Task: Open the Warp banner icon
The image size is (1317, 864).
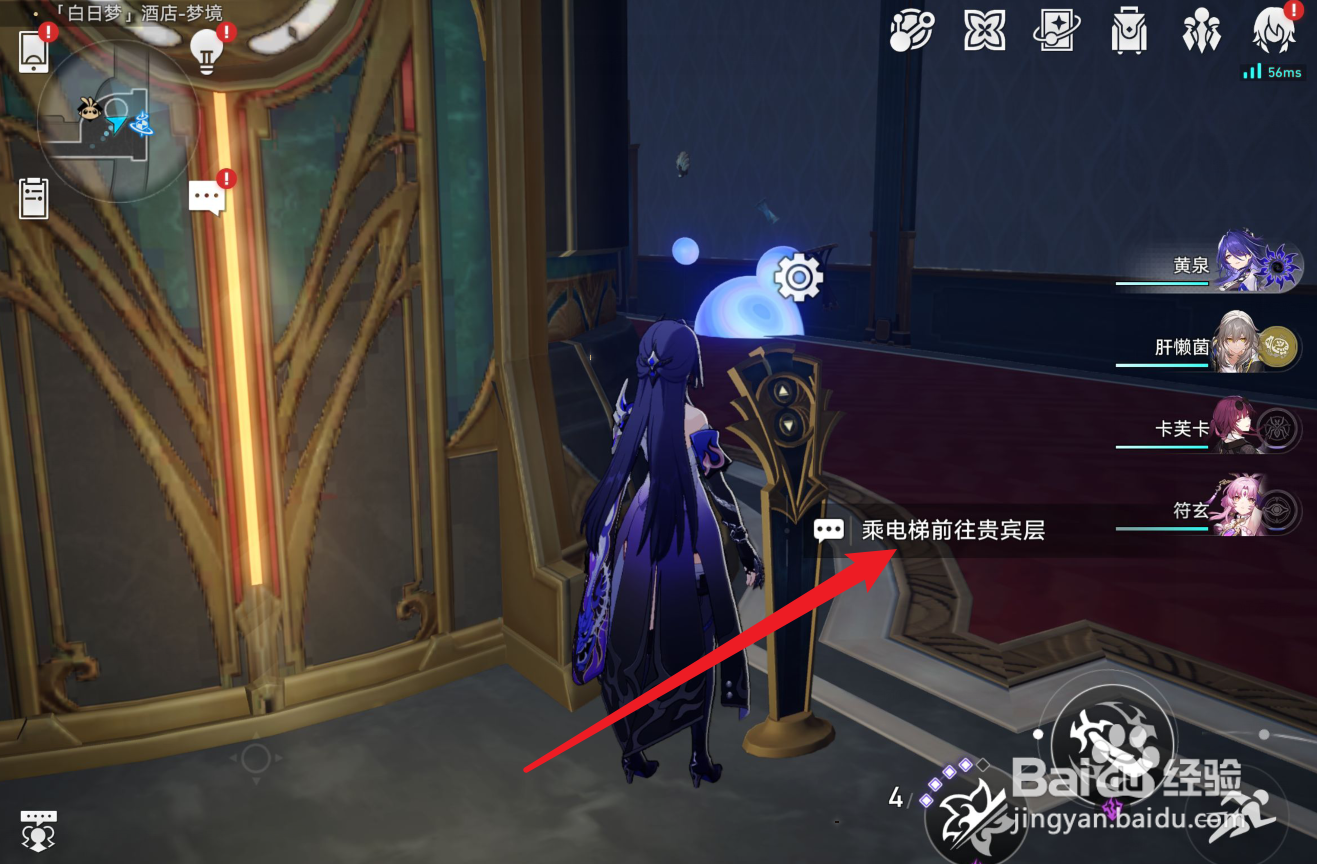Action: tap(1056, 31)
